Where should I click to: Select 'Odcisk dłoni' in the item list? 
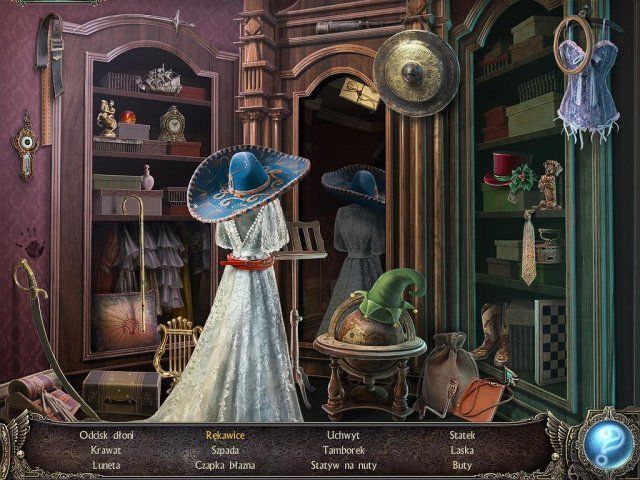(x=106, y=435)
